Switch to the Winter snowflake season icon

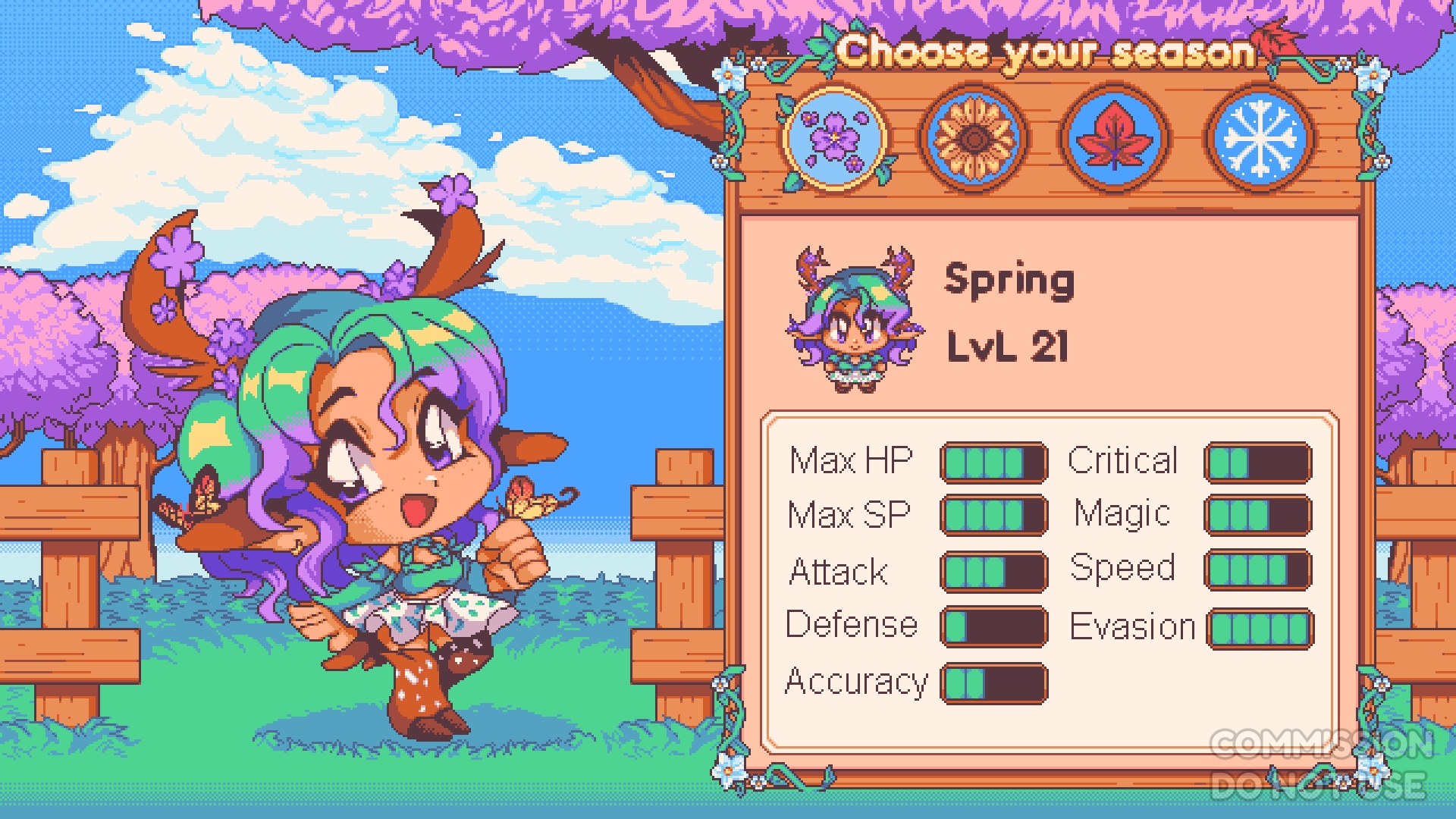click(1259, 139)
